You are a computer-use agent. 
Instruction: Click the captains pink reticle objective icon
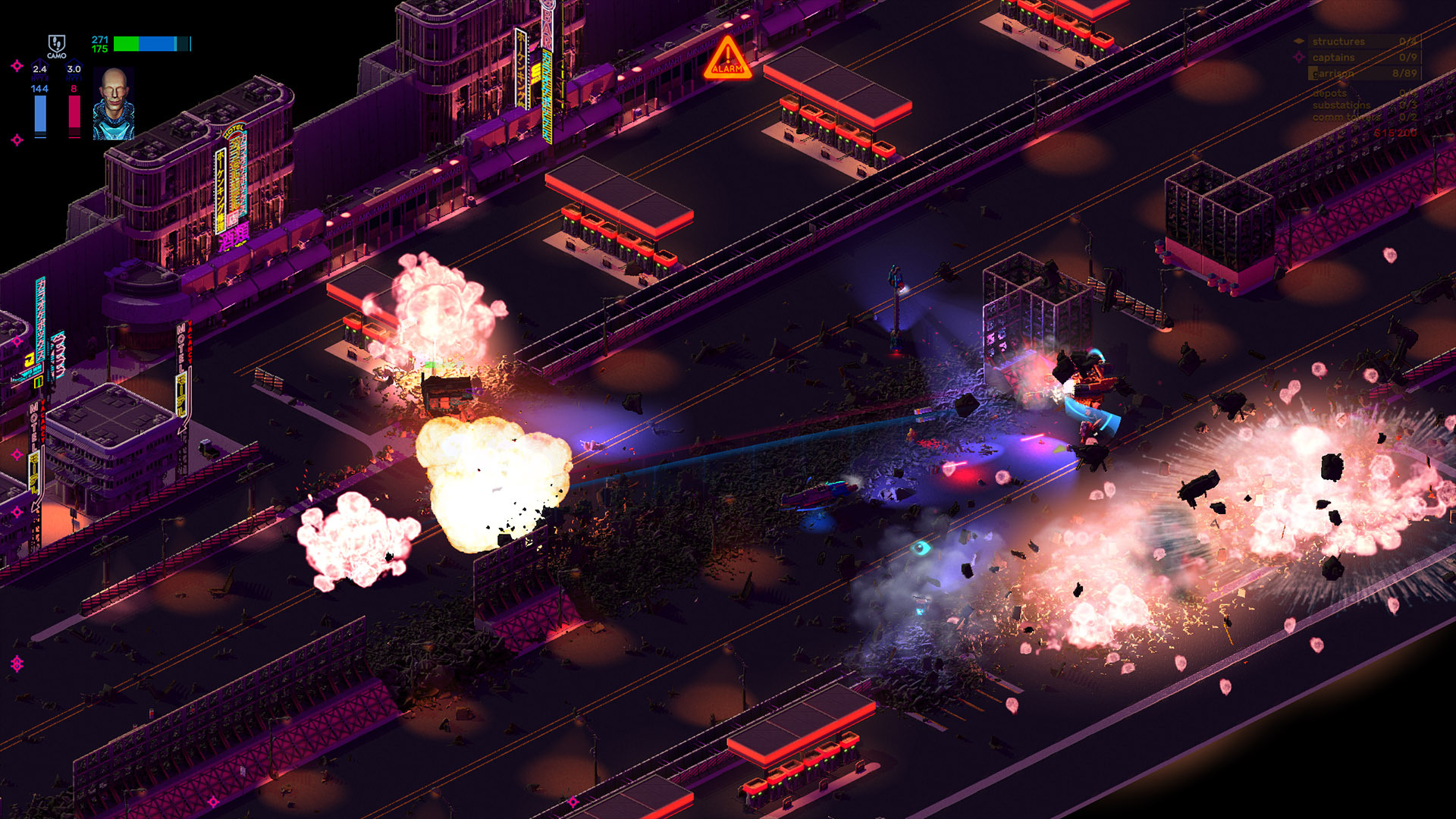pos(1300,58)
